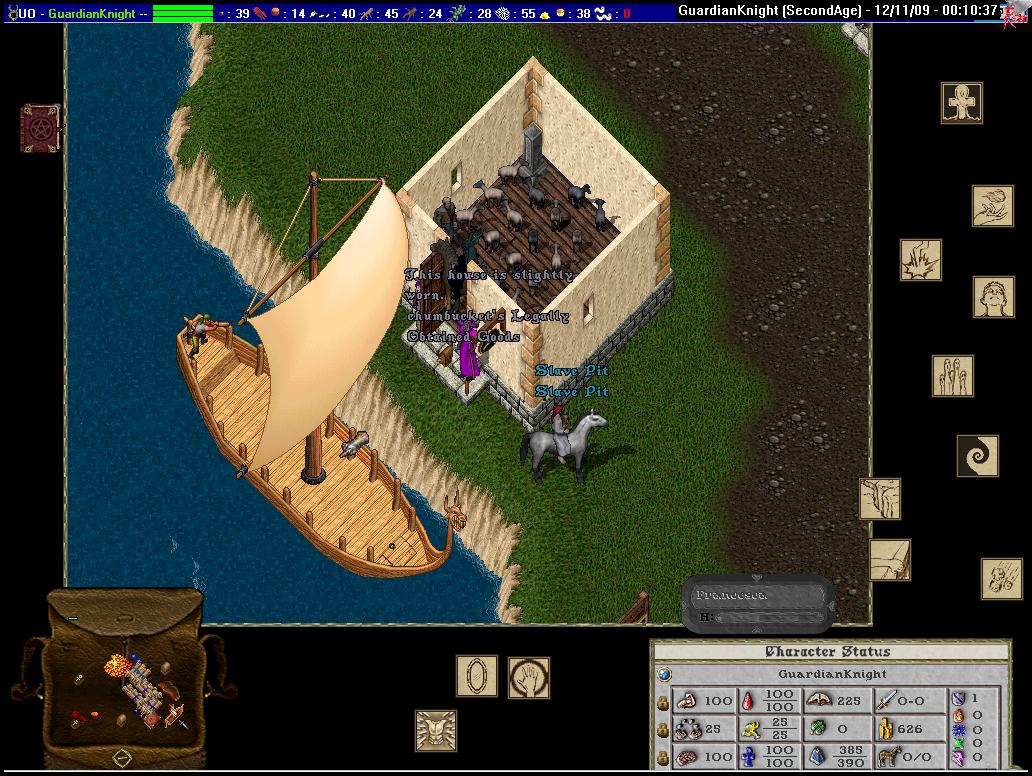Select the upturned face spell icon
The width and height of the screenshot is (1032, 776).
[993, 297]
